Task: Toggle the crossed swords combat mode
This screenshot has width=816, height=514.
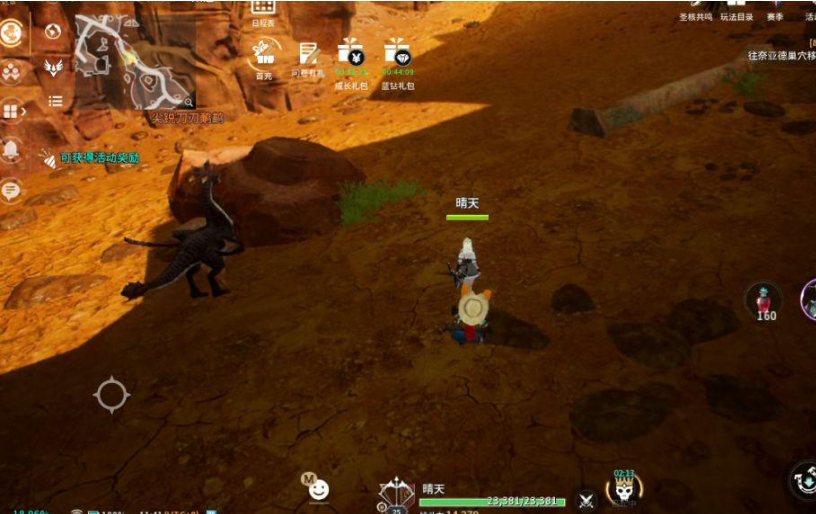Action: (x=587, y=499)
